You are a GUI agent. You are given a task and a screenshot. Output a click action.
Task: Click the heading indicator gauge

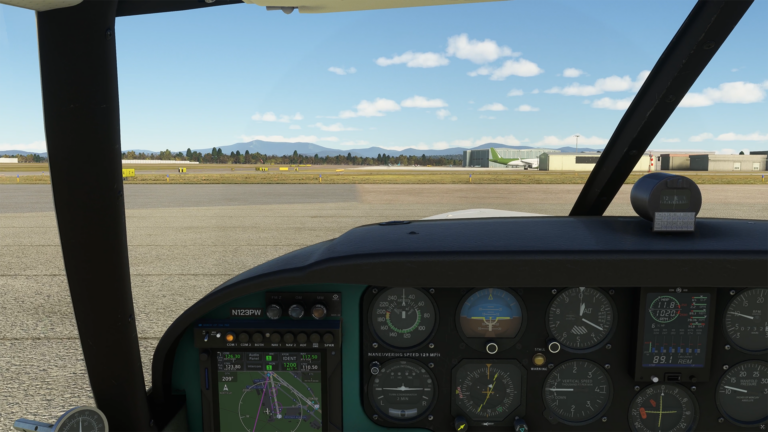point(488,390)
